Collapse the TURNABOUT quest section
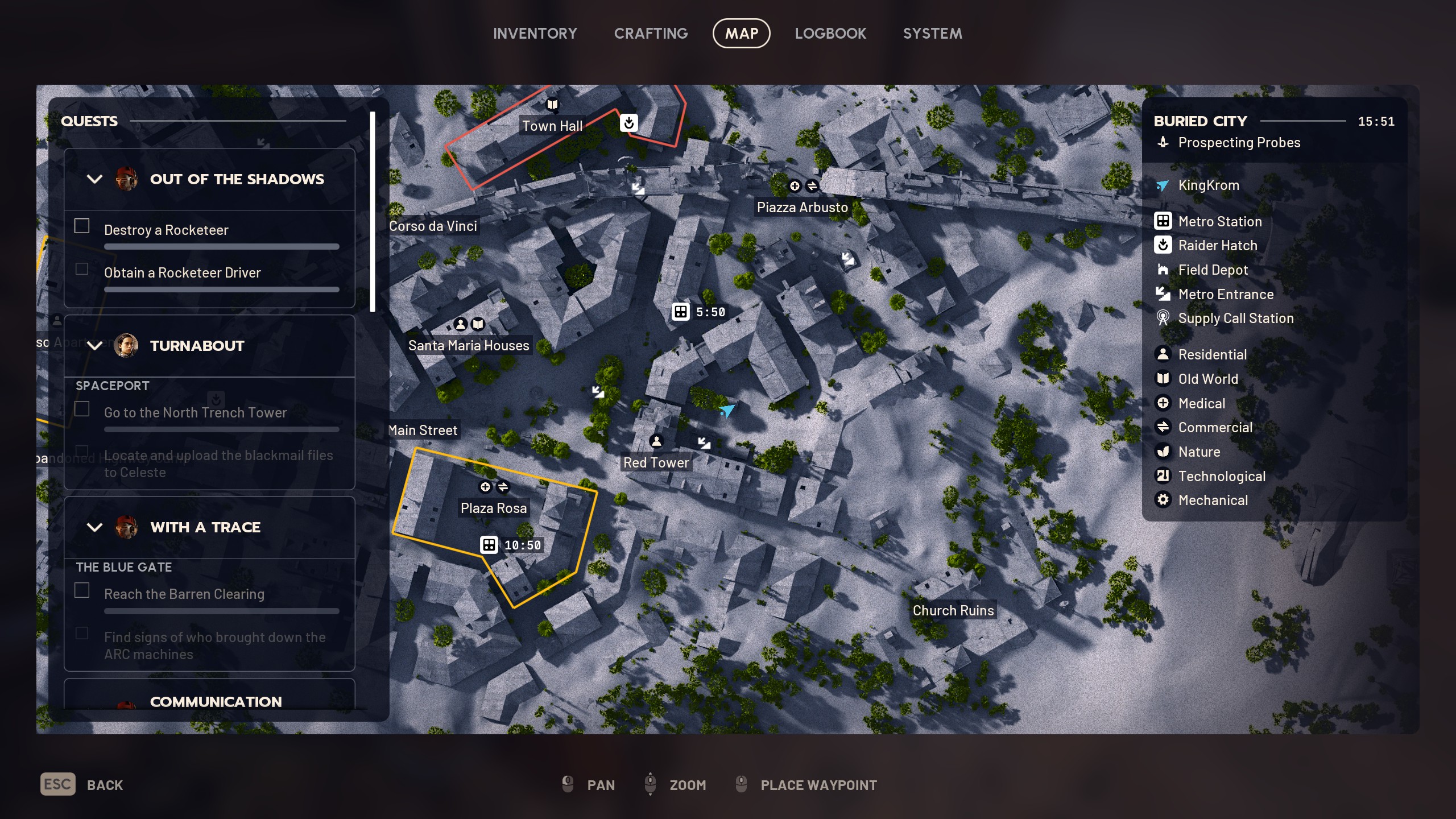 pyautogui.click(x=94, y=345)
